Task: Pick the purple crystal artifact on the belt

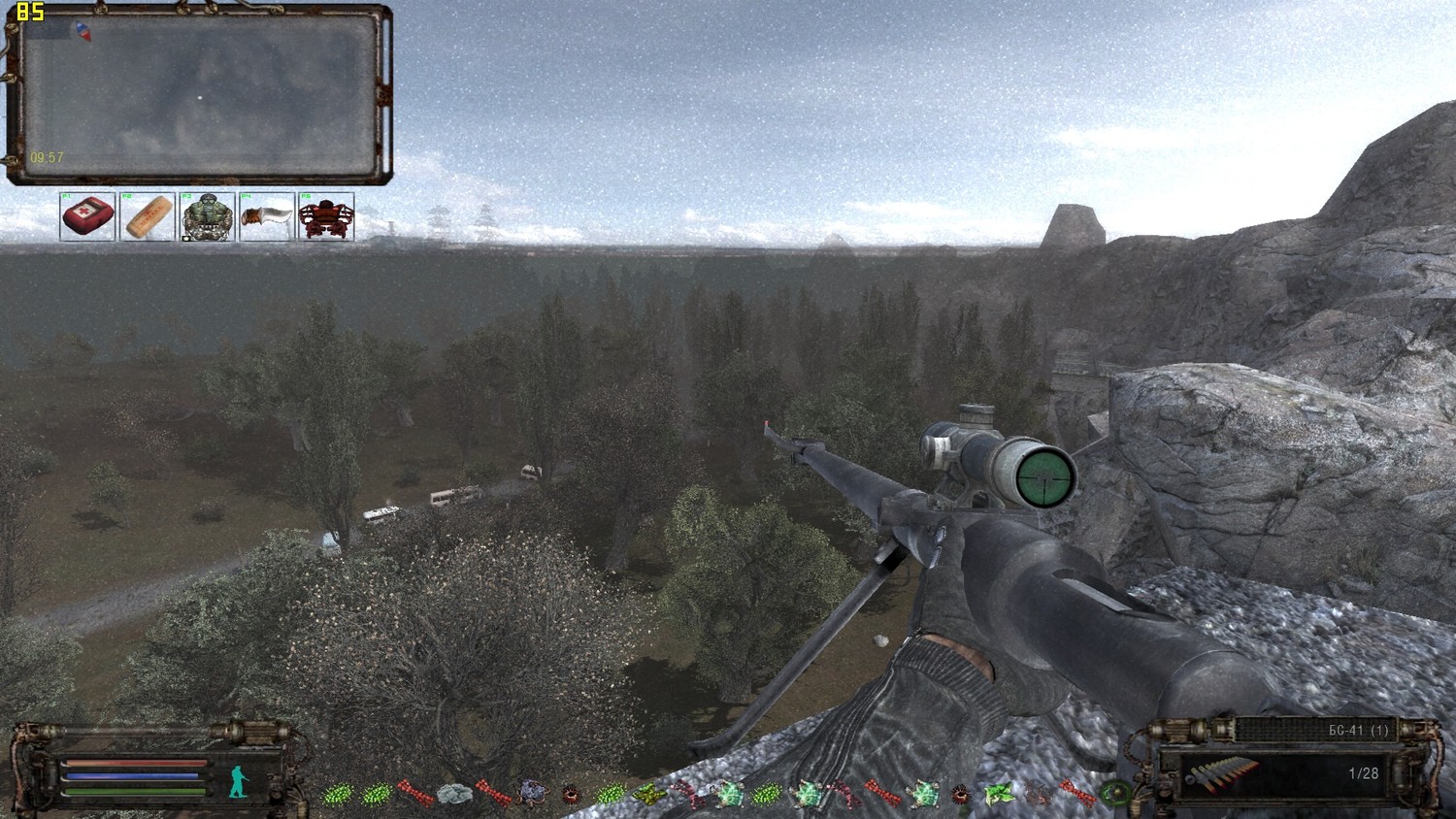Action: pyautogui.click(x=532, y=794)
